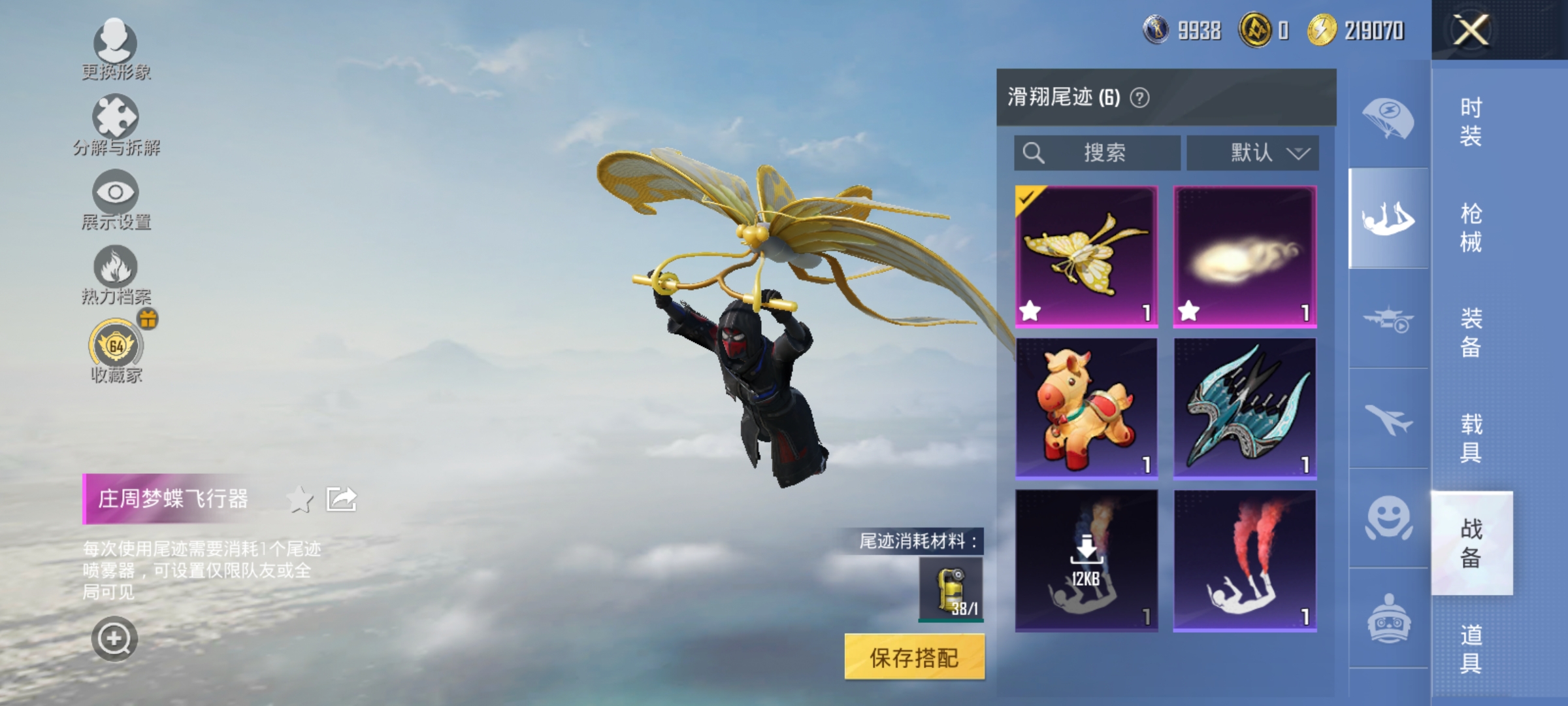The image size is (1568, 706).
Task: Share the 庄周梦蝶飞行器 glider via share icon
Action: pos(341,497)
